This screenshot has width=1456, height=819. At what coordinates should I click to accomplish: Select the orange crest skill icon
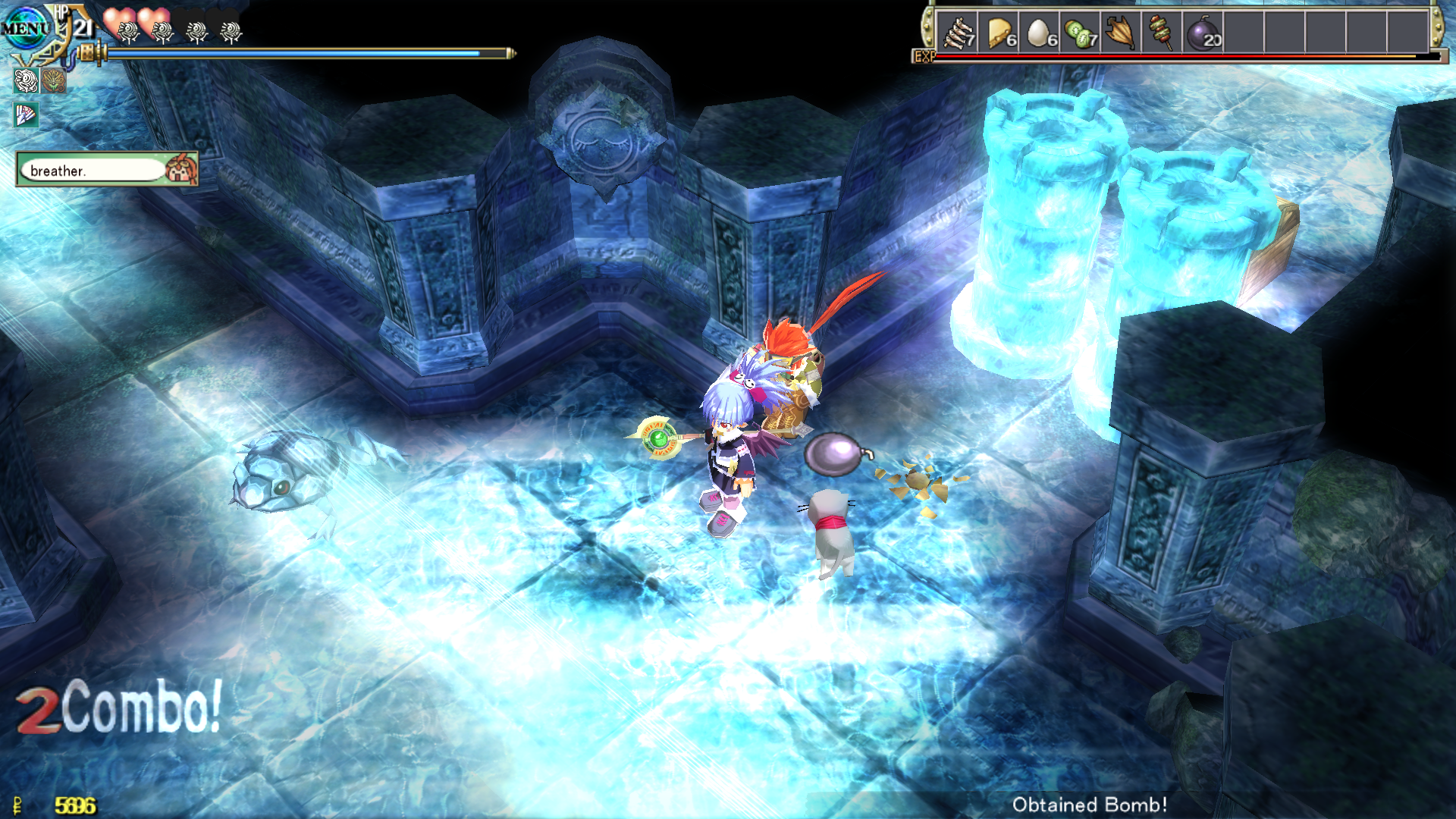click(53, 80)
